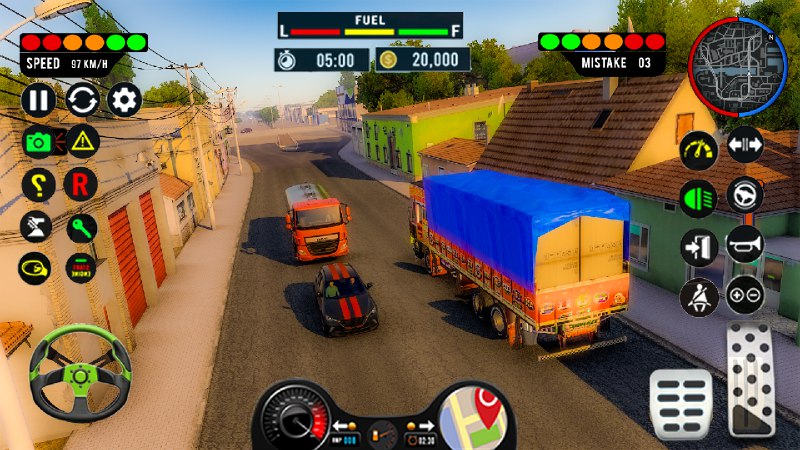Use the green key icon

[80, 226]
